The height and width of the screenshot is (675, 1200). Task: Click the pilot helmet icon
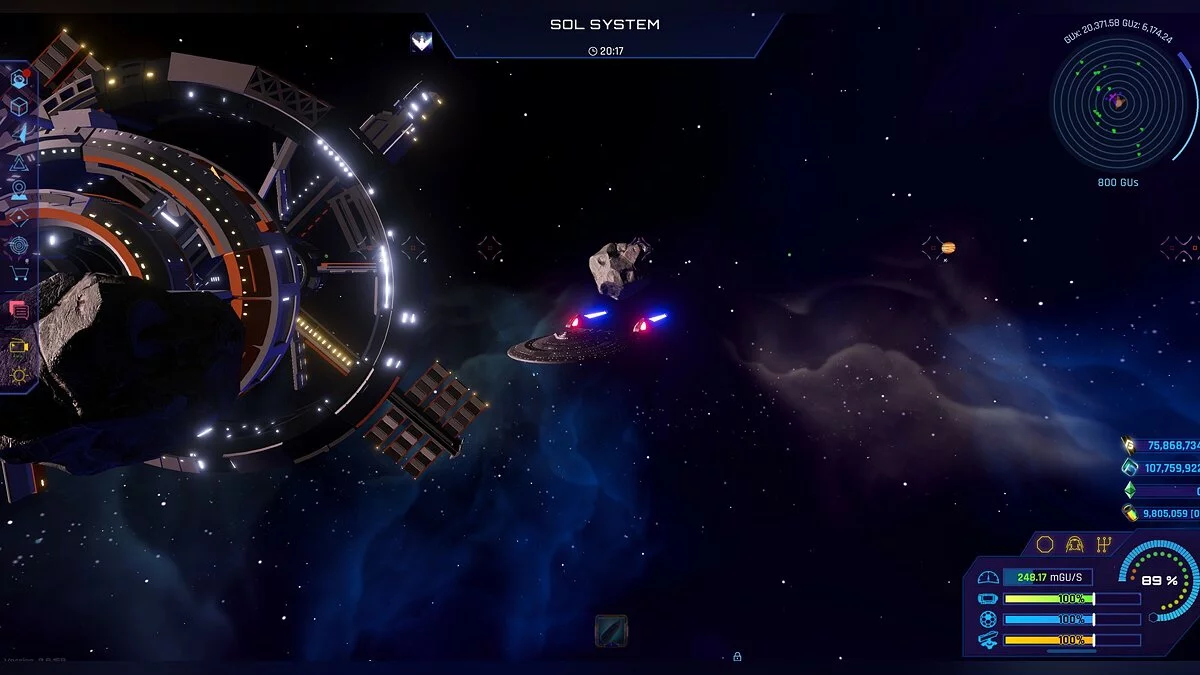click(x=1075, y=544)
